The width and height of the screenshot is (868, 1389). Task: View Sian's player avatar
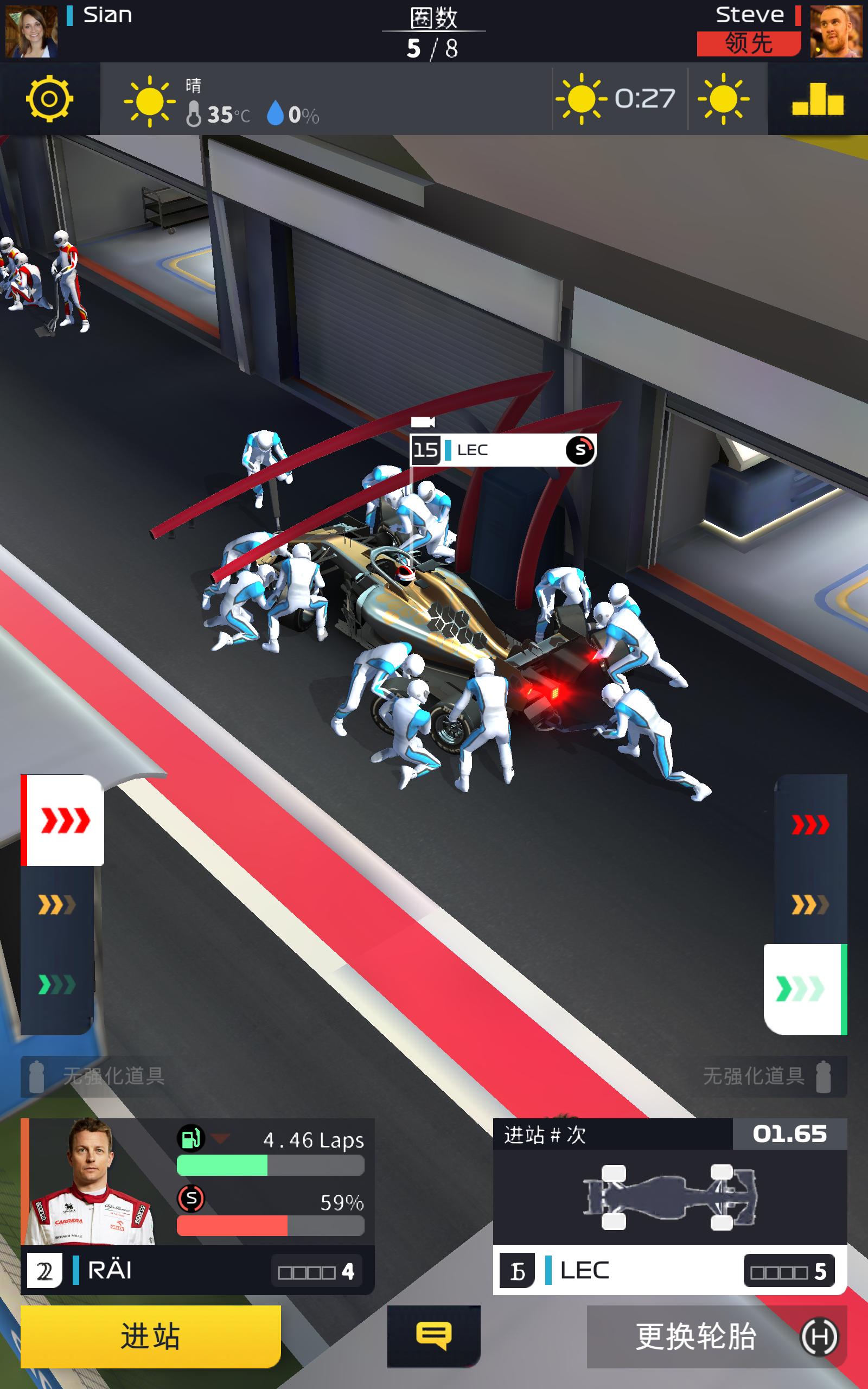coord(31,31)
